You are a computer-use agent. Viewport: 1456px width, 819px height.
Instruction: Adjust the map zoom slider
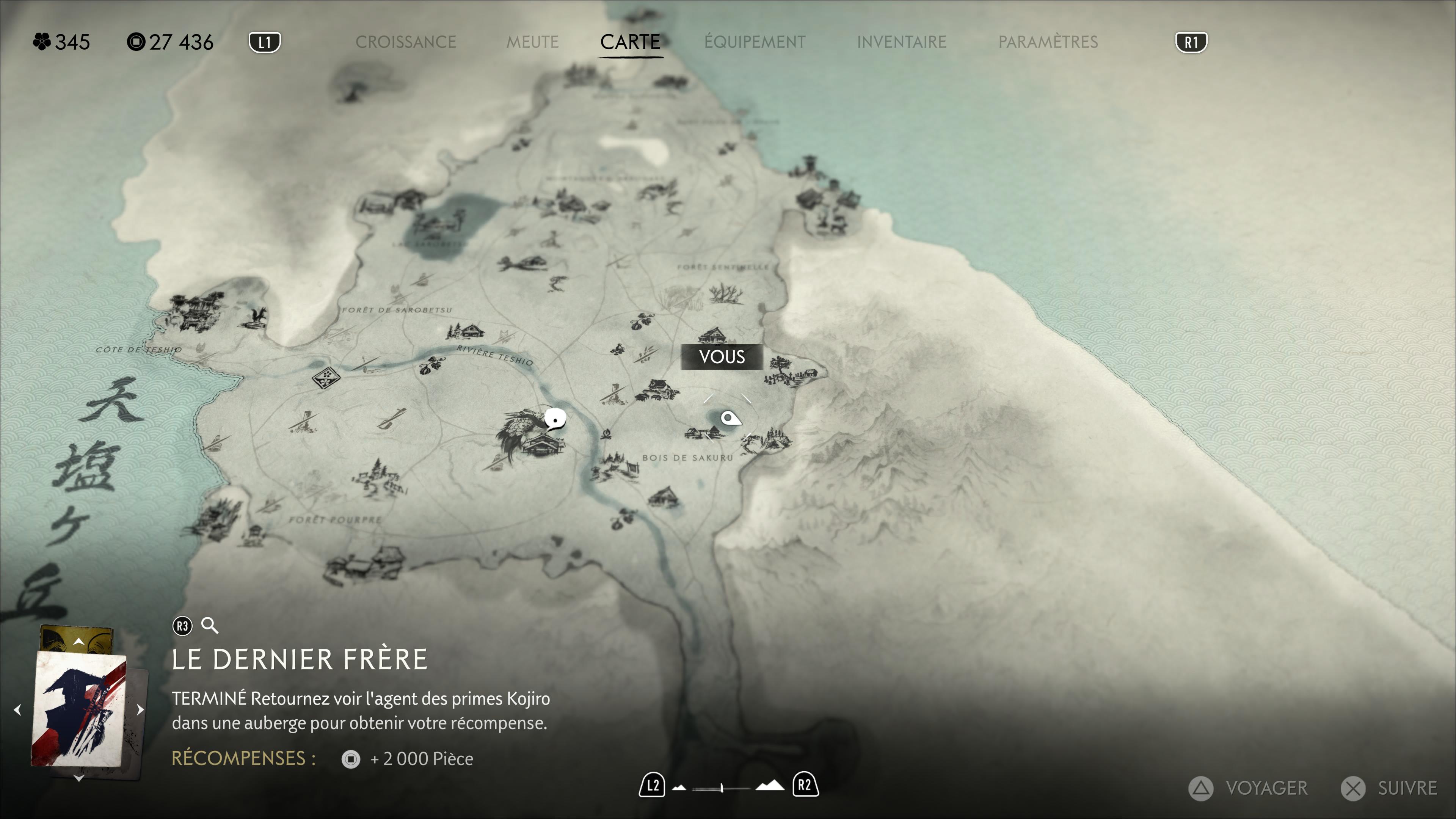722,788
